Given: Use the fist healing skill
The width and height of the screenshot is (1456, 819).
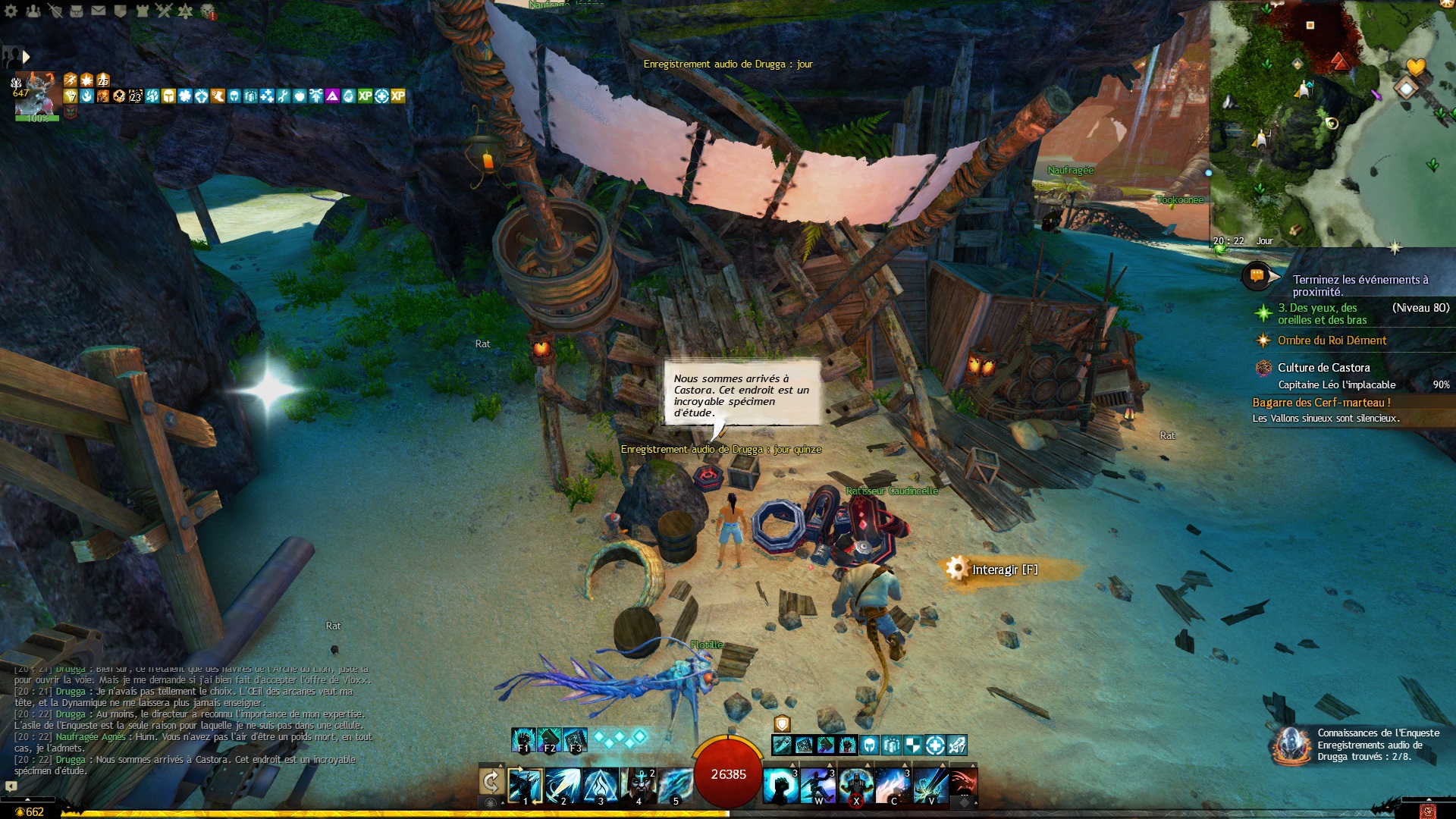Looking at the screenshot, I should (x=780, y=785).
